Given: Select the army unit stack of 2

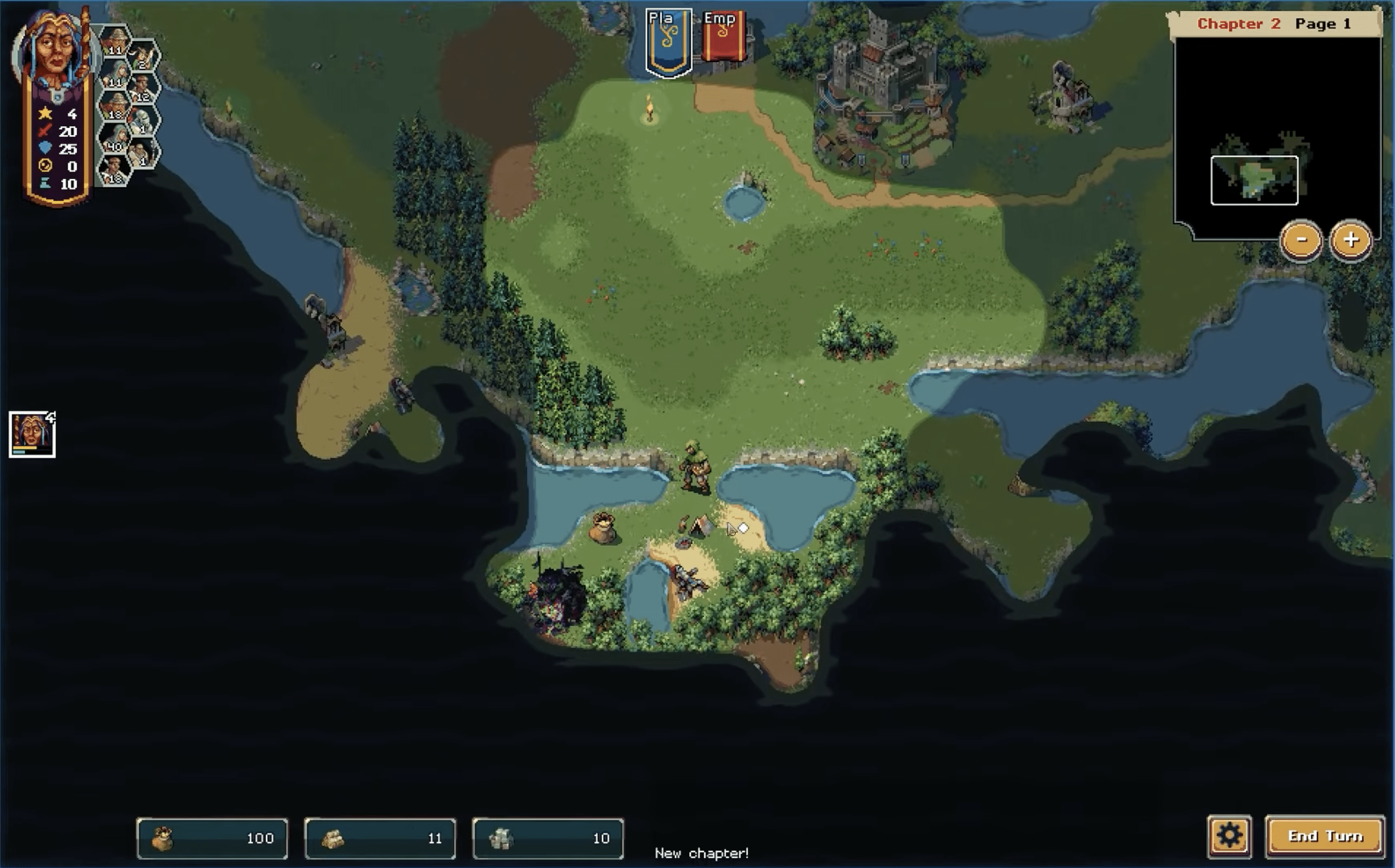Looking at the screenshot, I should [x=143, y=57].
